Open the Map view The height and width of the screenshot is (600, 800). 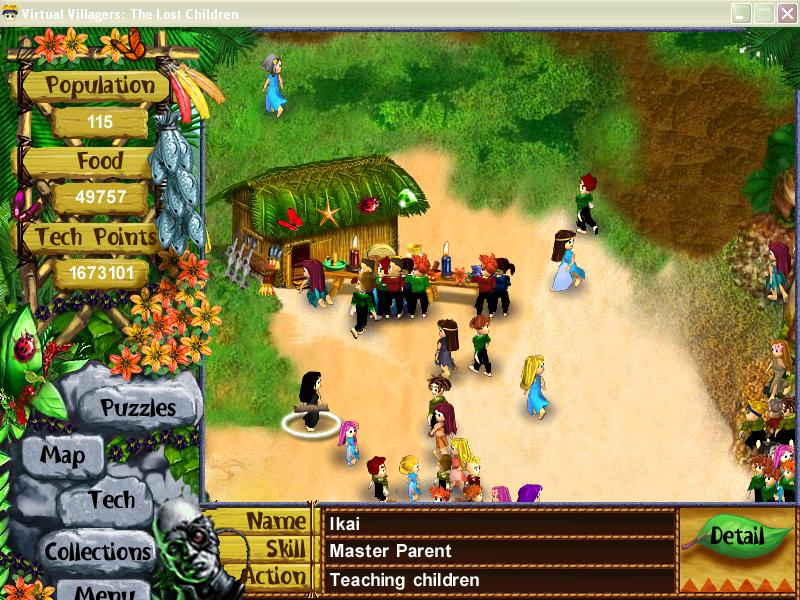click(x=62, y=456)
